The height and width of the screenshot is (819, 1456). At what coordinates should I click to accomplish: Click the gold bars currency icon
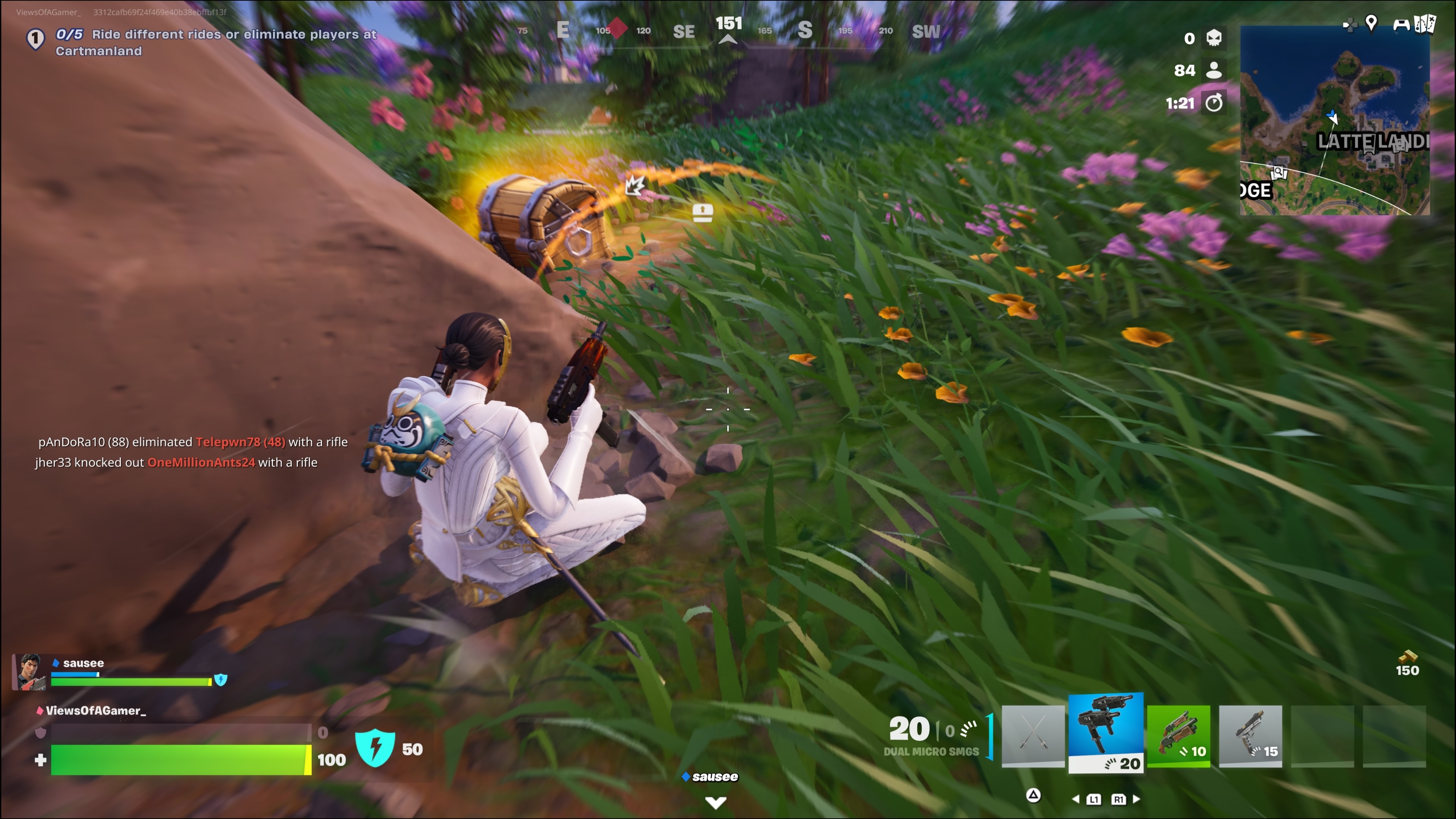1407,657
